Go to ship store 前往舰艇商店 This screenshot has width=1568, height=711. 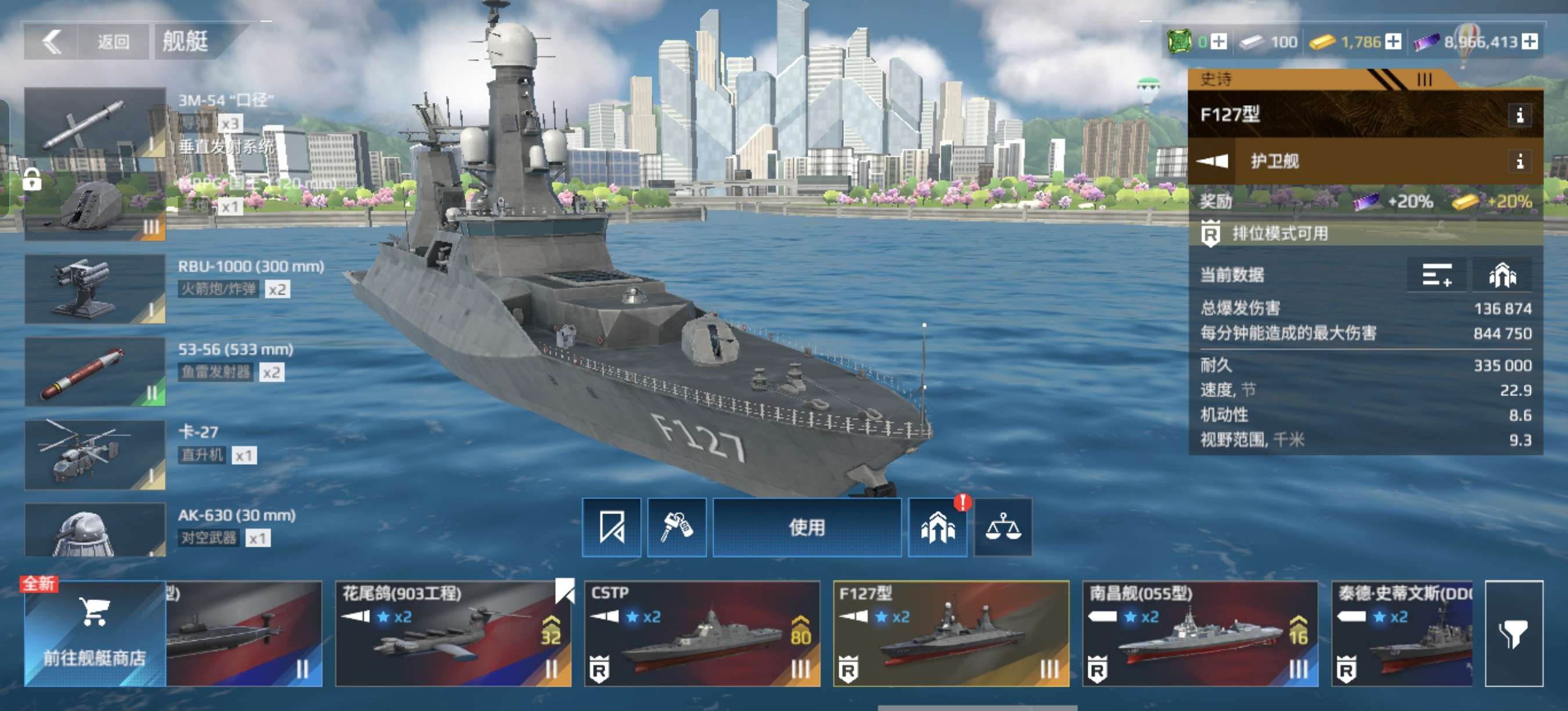95,633
